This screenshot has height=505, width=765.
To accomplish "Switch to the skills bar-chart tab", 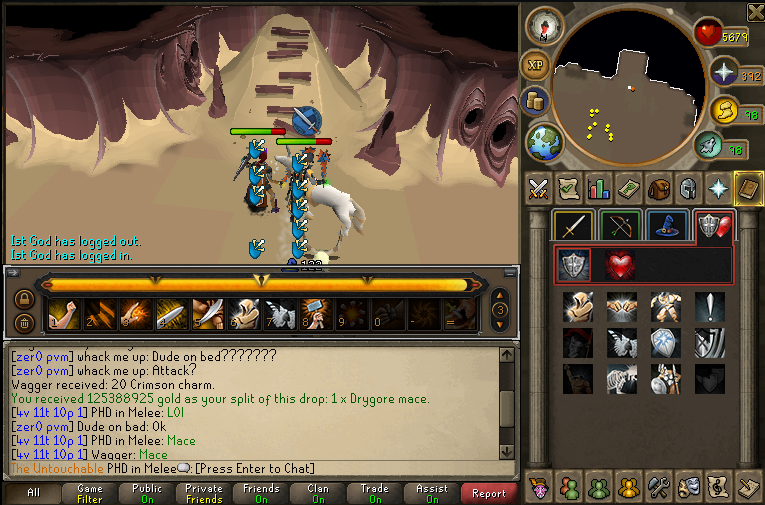I will click(598, 188).
